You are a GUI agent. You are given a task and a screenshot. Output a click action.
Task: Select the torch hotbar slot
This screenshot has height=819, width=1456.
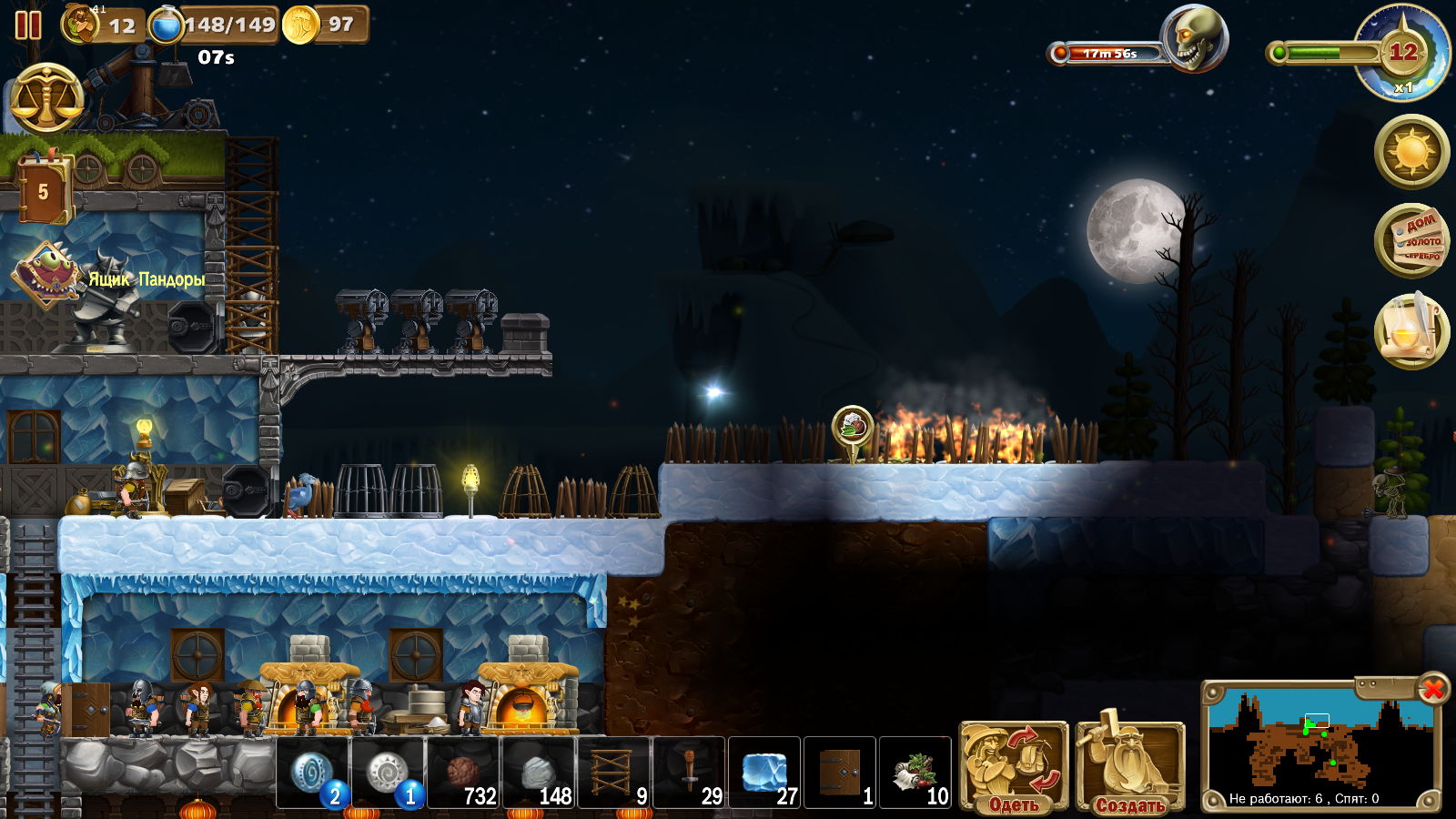689,773
